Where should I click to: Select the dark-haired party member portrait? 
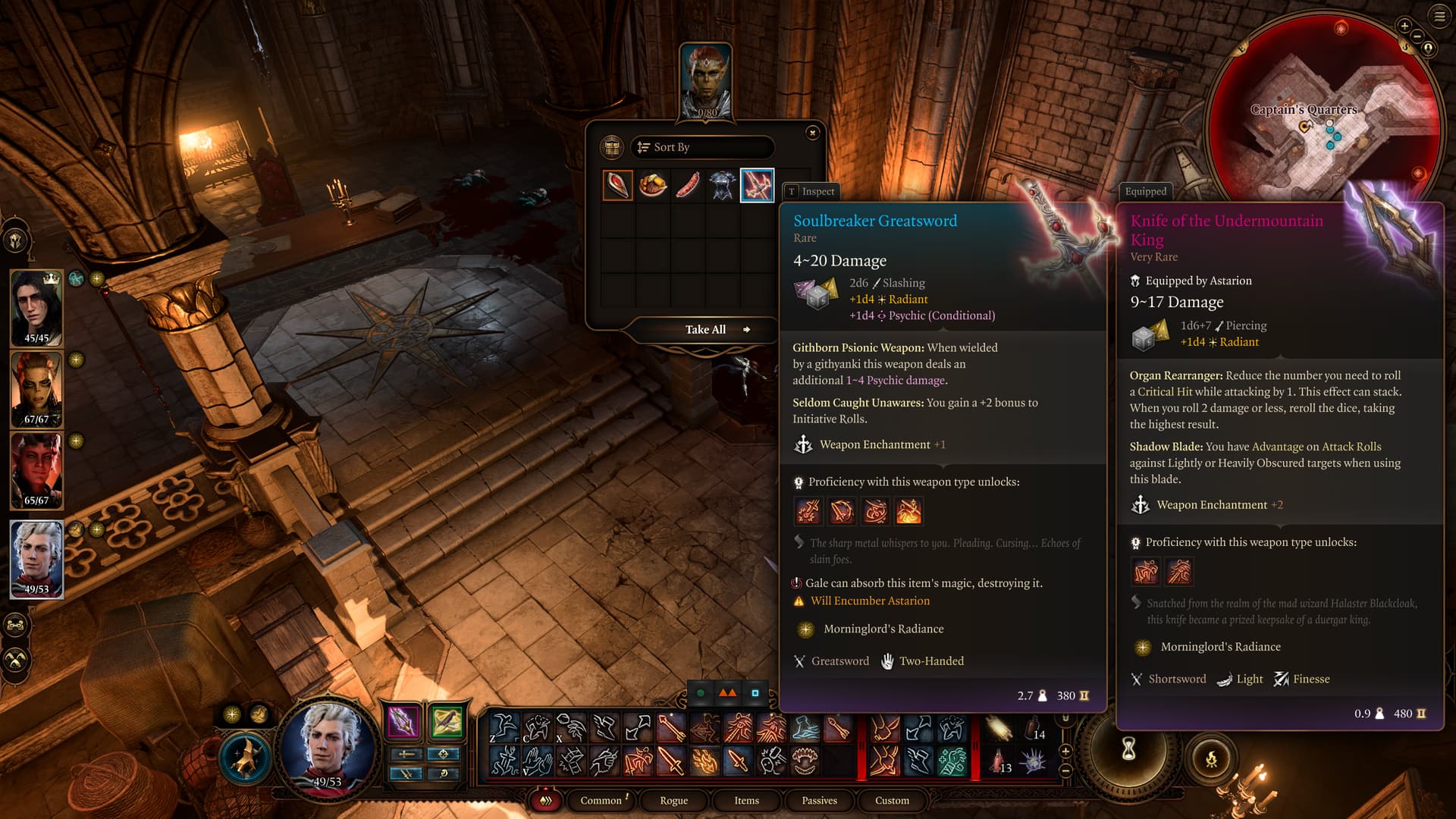[x=36, y=308]
